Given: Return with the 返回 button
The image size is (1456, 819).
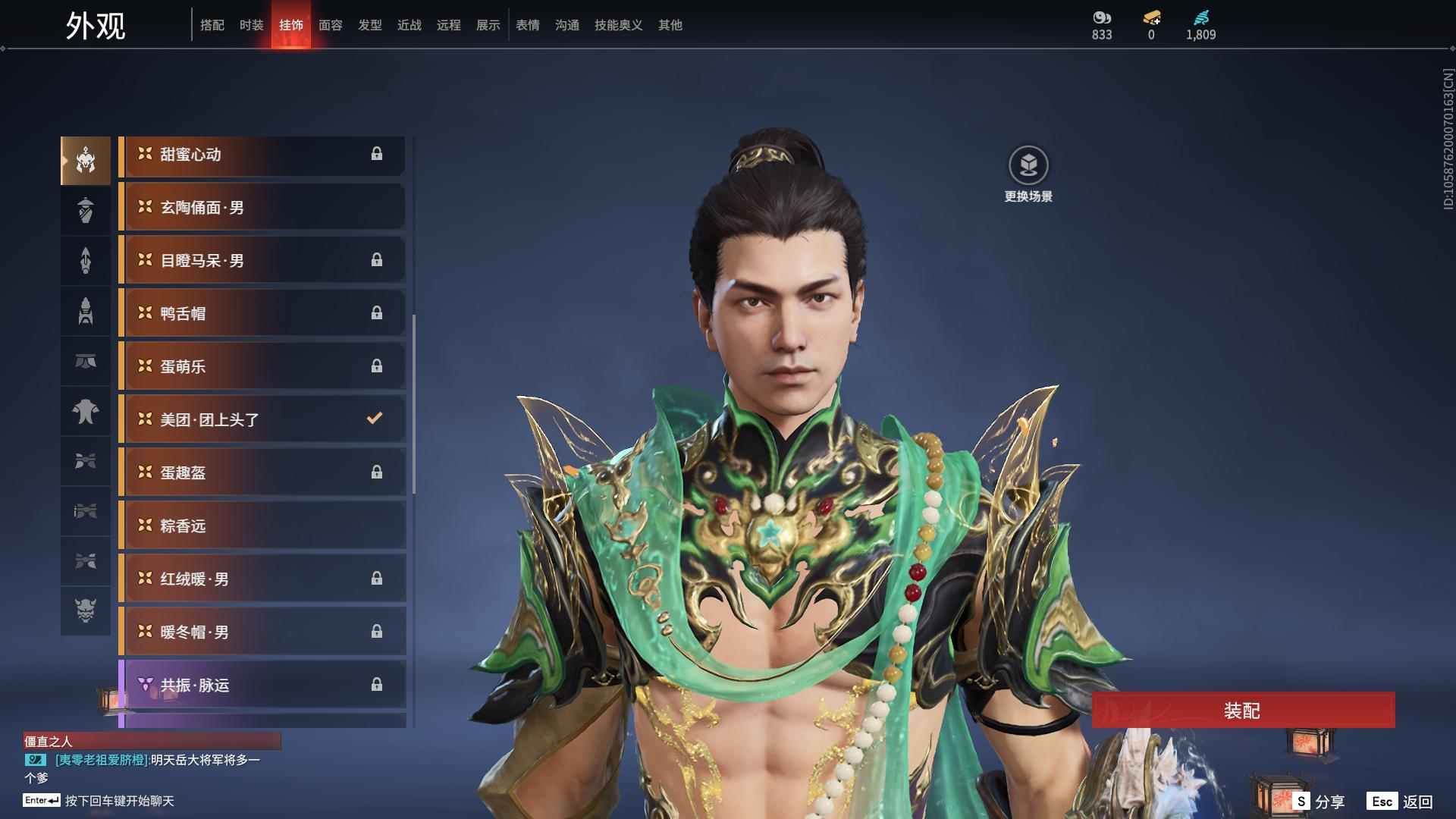Looking at the screenshot, I should click(1401, 802).
